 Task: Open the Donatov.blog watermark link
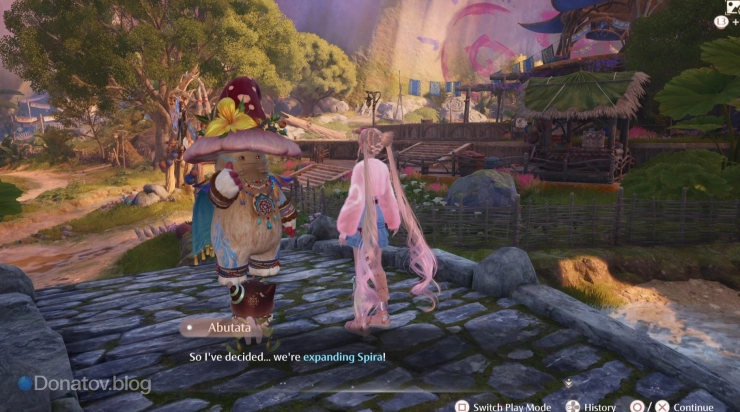click(85, 384)
